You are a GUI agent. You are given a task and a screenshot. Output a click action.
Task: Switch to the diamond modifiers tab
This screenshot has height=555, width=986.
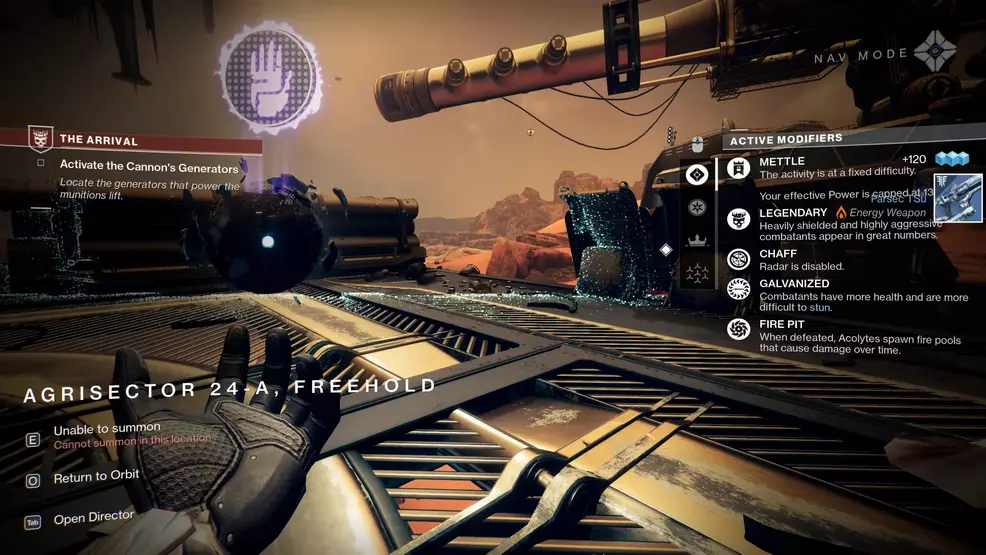tap(697, 175)
